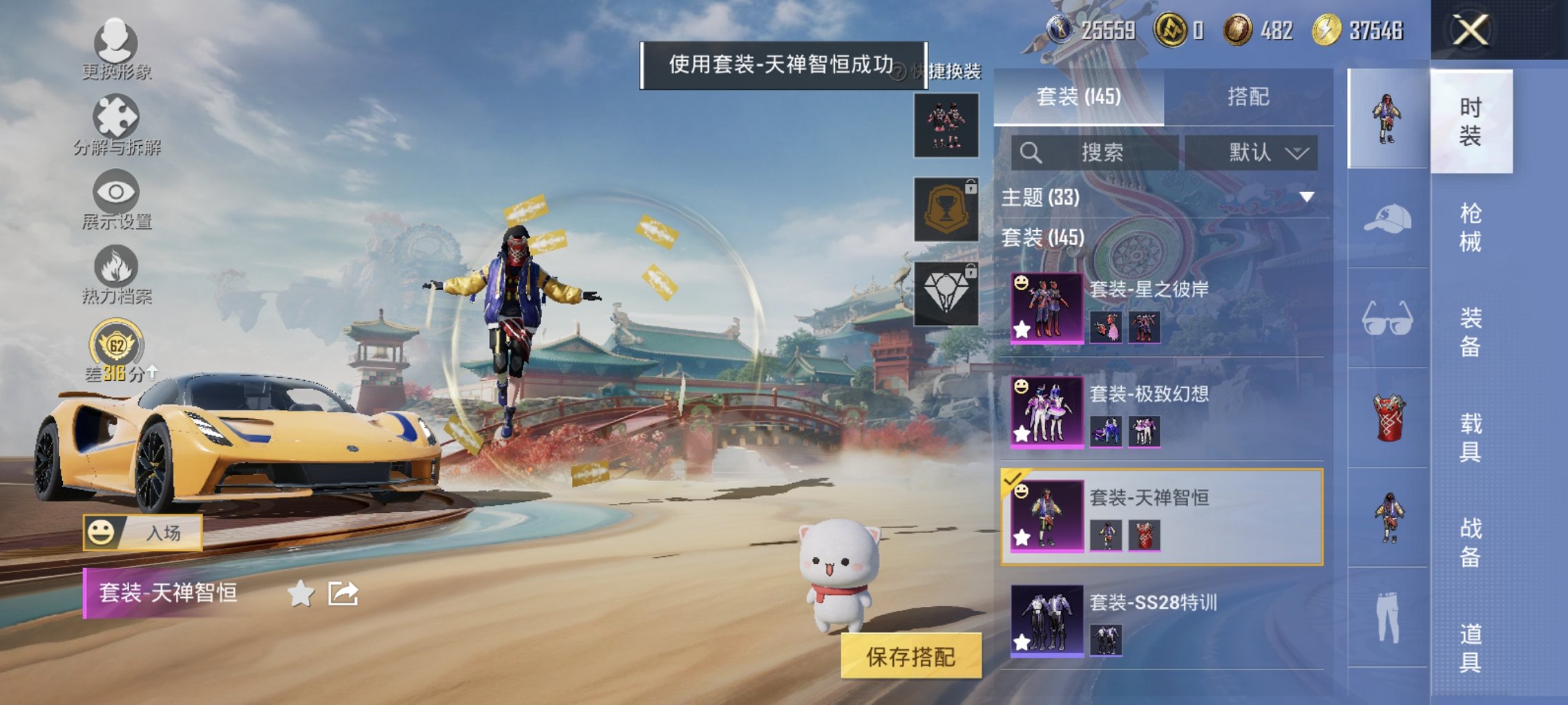
Task: Open the locked diamond appearance slot
Action: 946,292
